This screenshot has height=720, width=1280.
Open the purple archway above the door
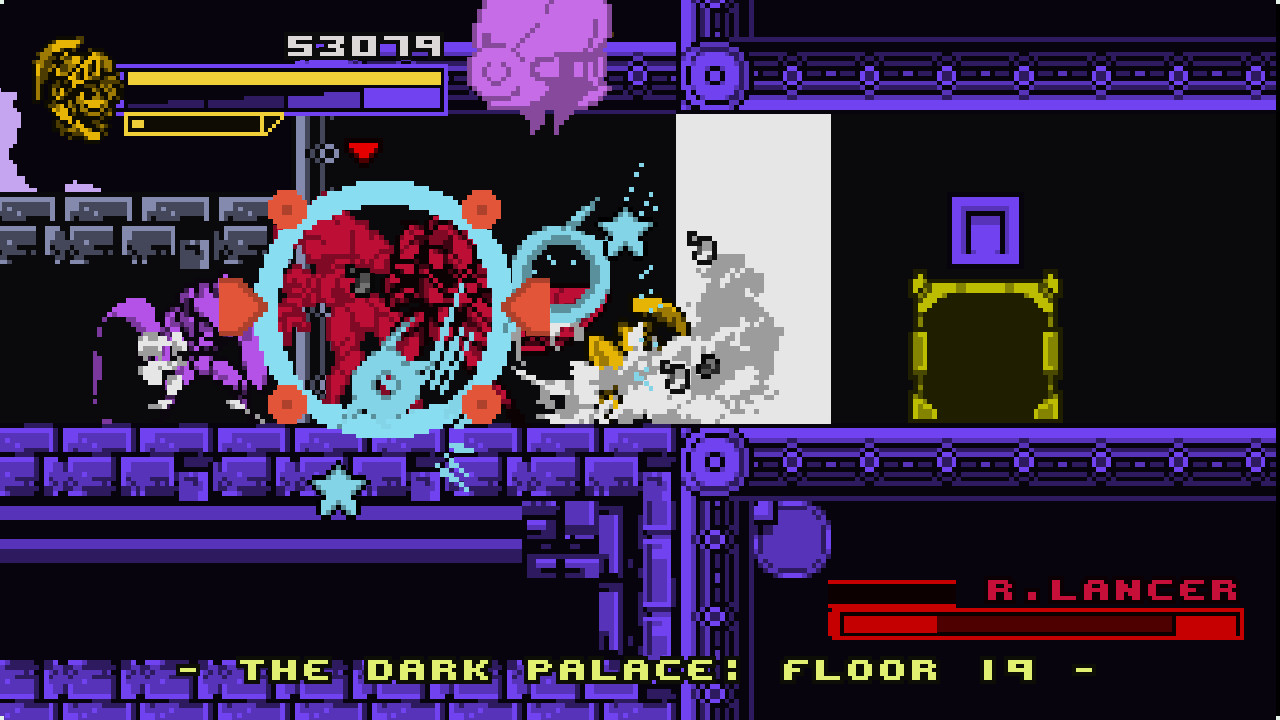tap(985, 232)
